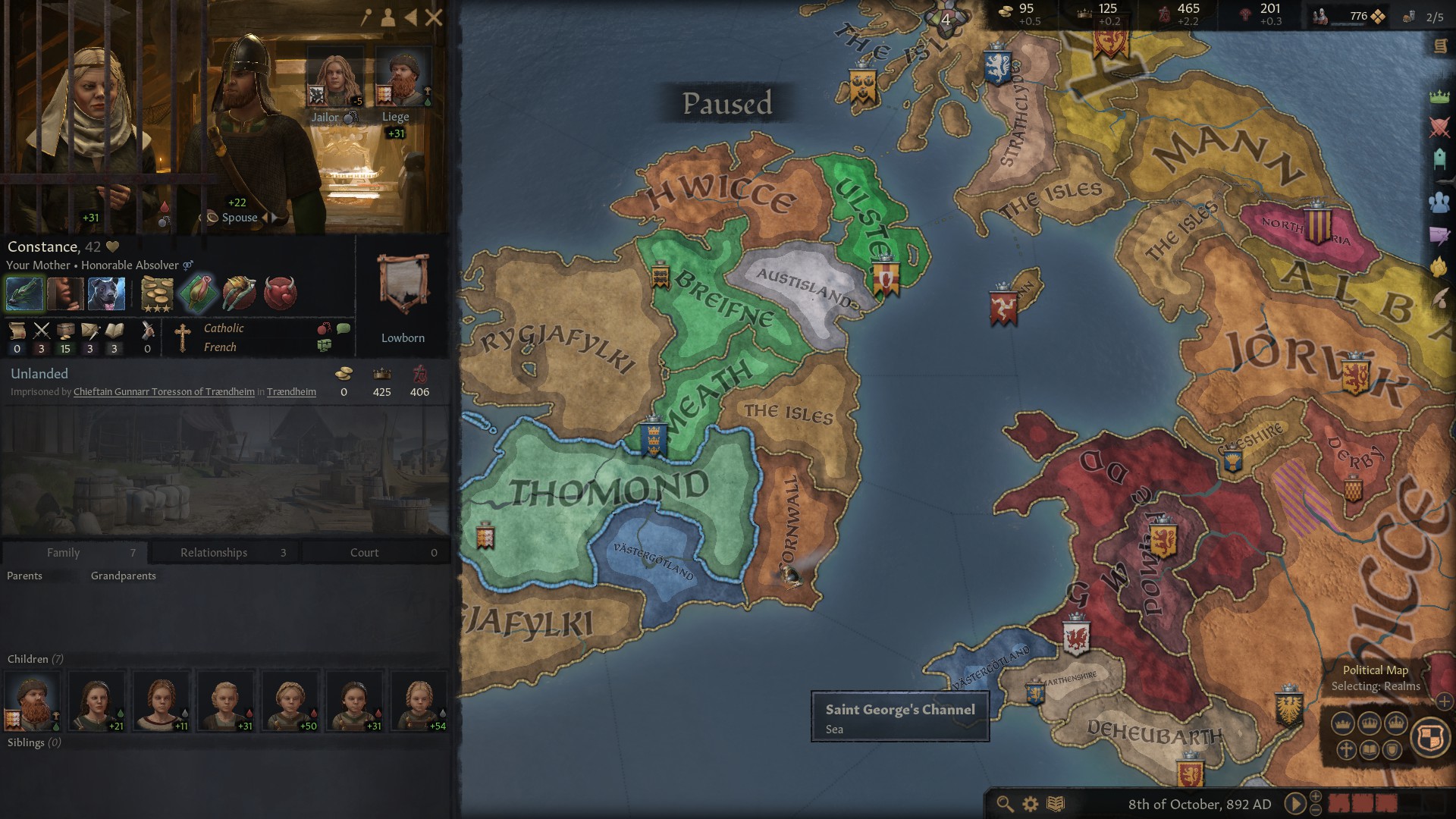Open the blue Council group icon
Screen dimensions: 1456x819
[x=1439, y=202]
